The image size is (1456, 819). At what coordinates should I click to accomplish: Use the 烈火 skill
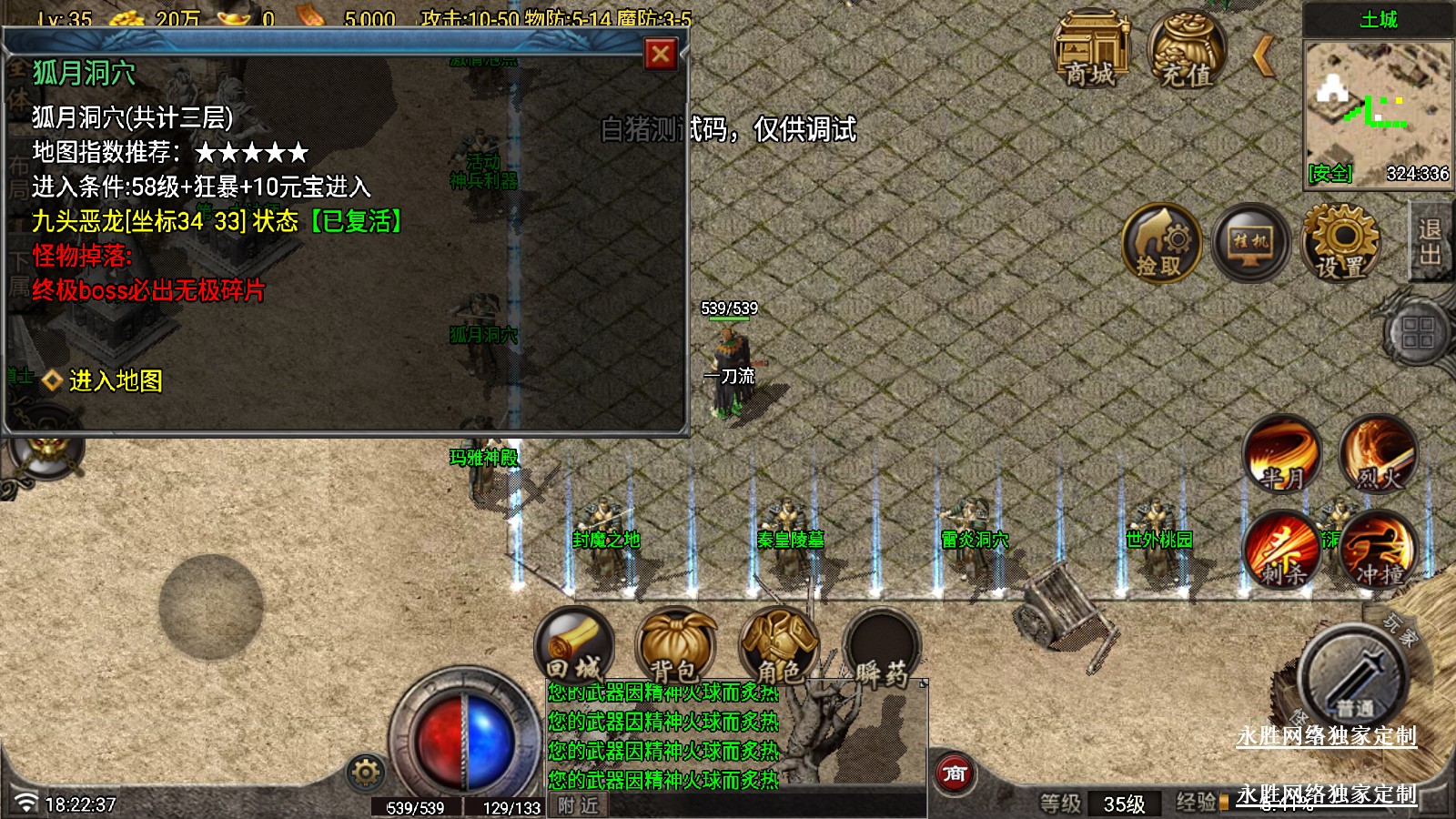coord(1378,454)
